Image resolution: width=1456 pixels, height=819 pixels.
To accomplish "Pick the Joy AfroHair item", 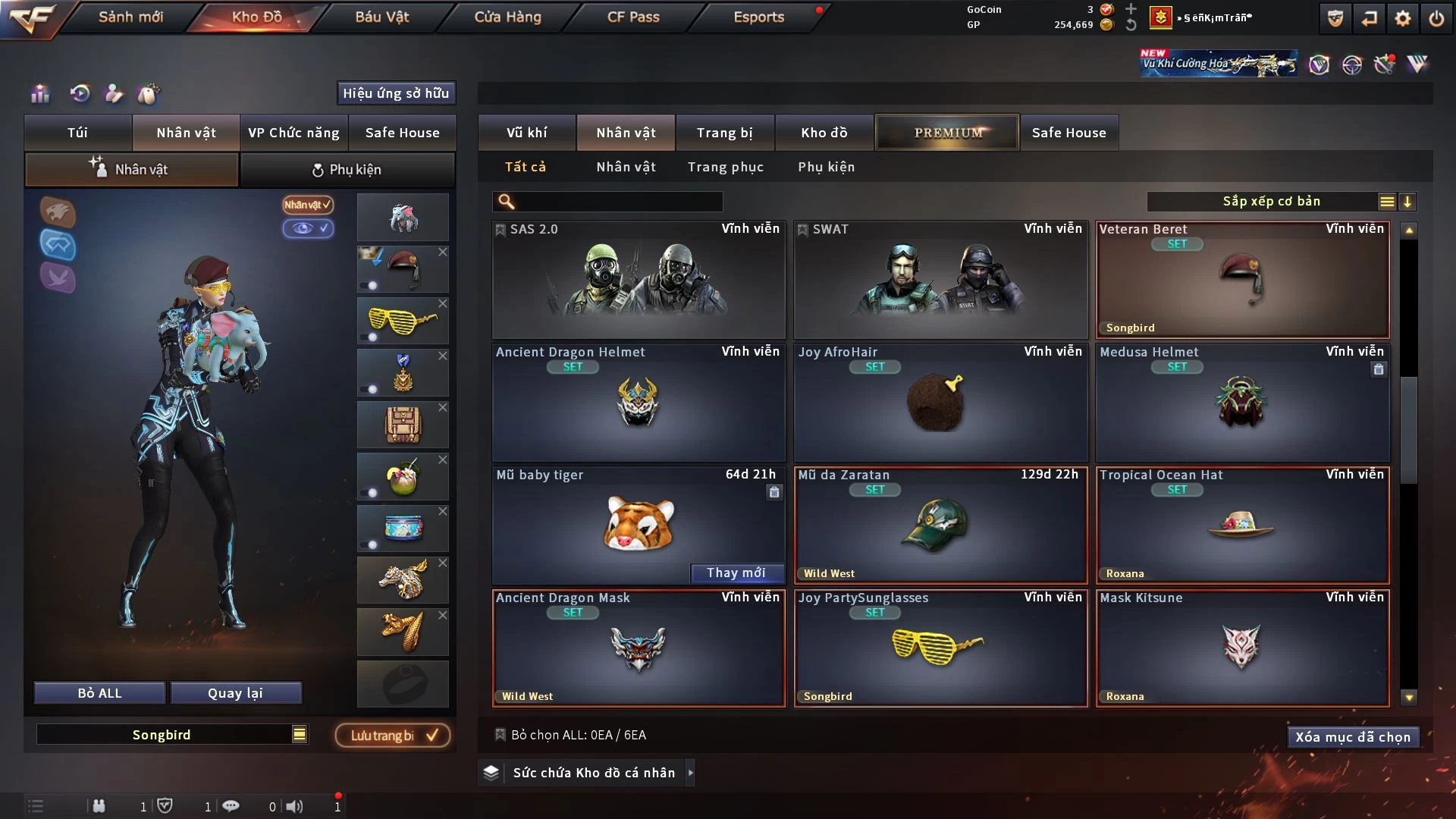I will pyautogui.click(x=940, y=402).
